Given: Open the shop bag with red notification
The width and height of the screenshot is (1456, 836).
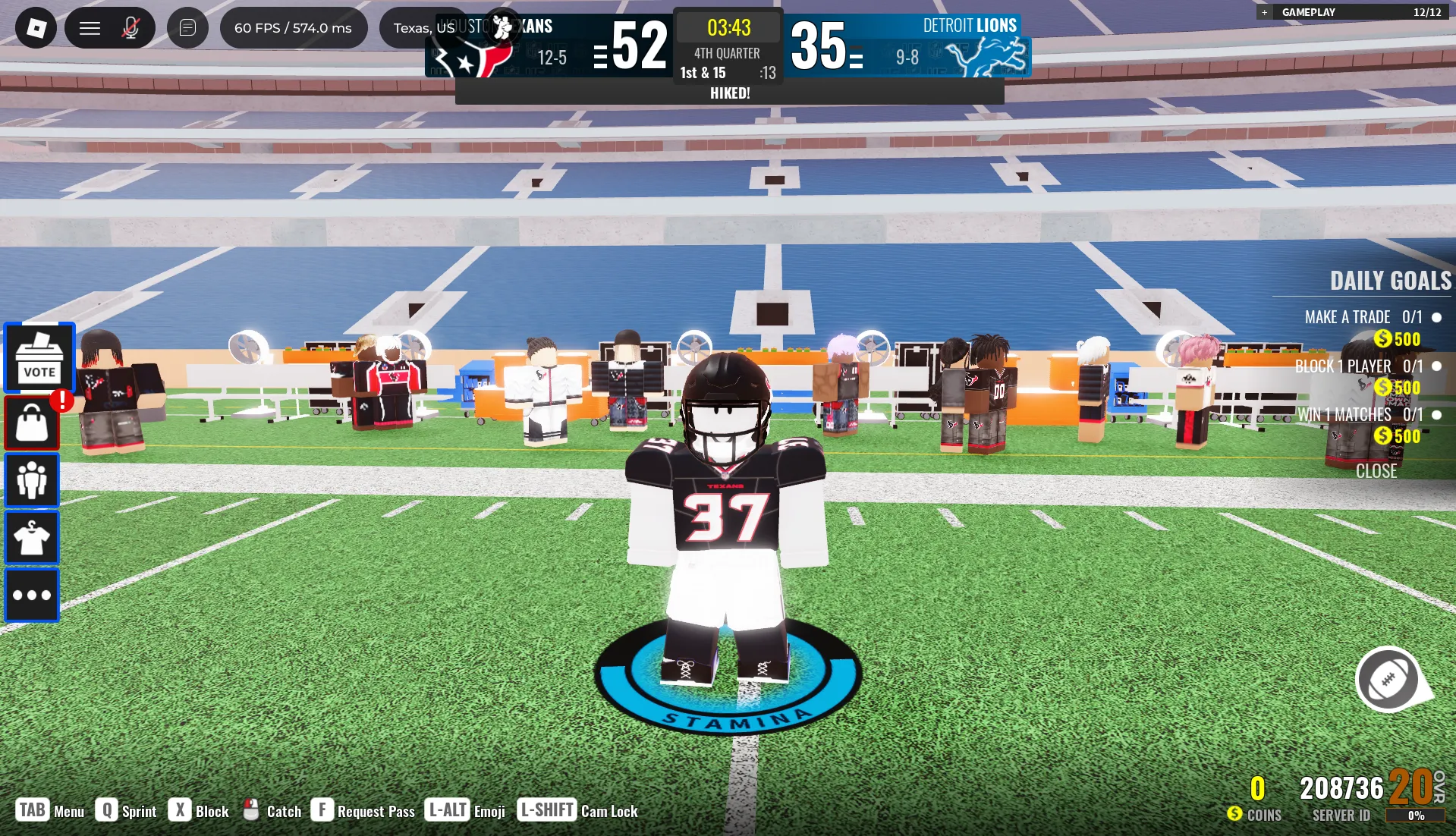Looking at the screenshot, I should [x=32, y=421].
